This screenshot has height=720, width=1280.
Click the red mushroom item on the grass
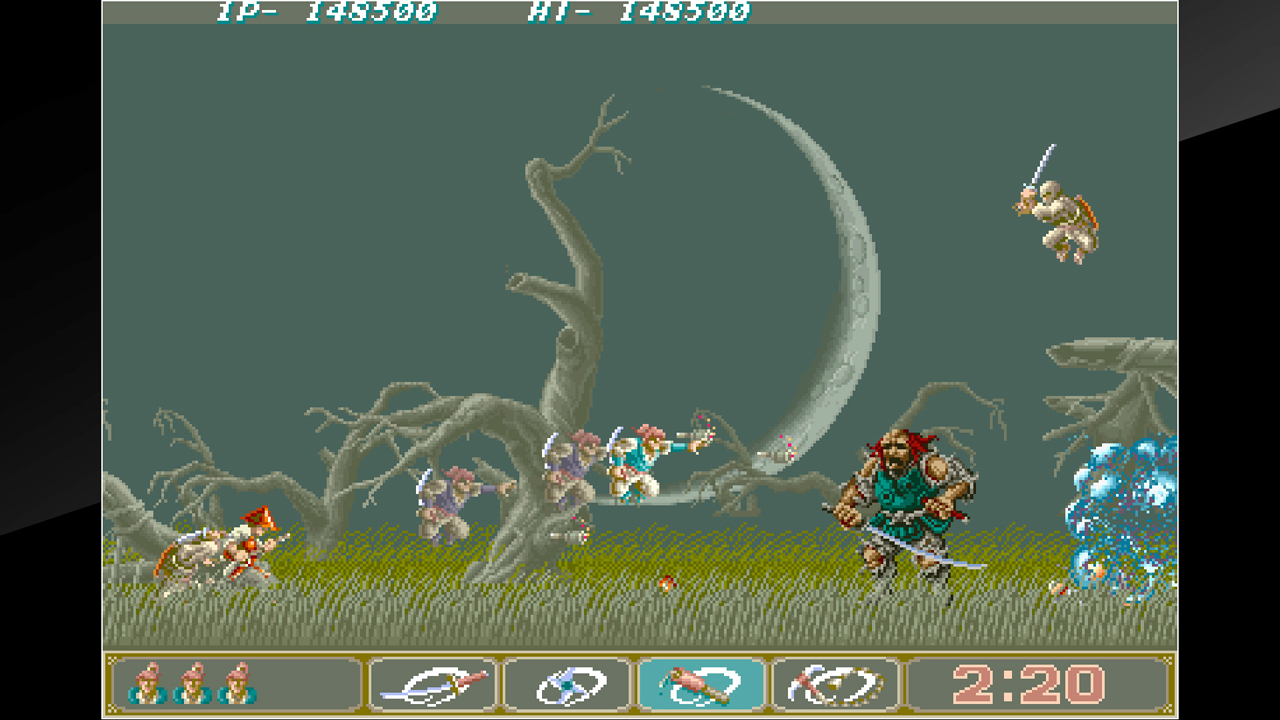665,580
